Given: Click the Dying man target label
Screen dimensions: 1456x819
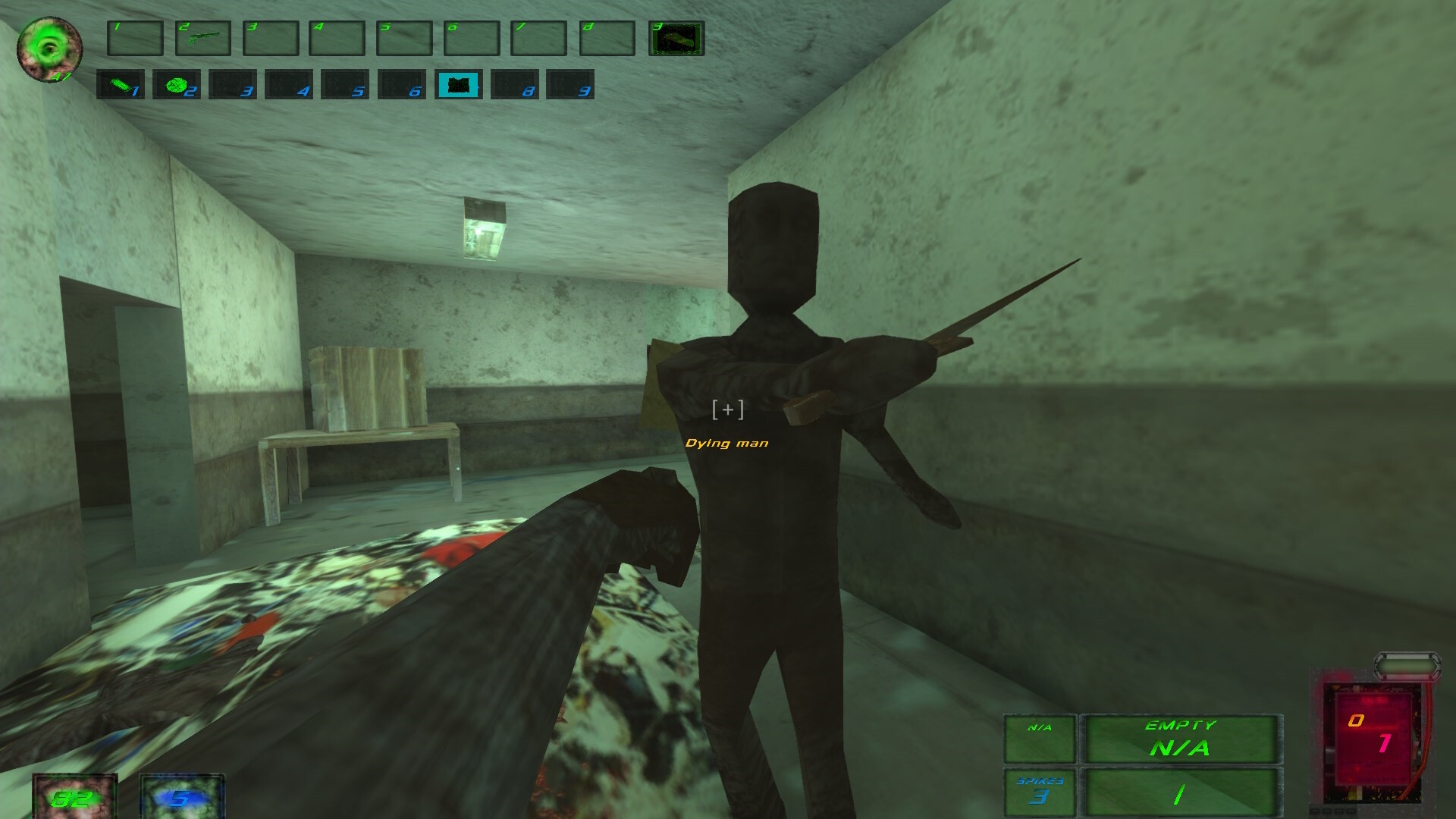Looking at the screenshot, I should click(x=727, y=443).
